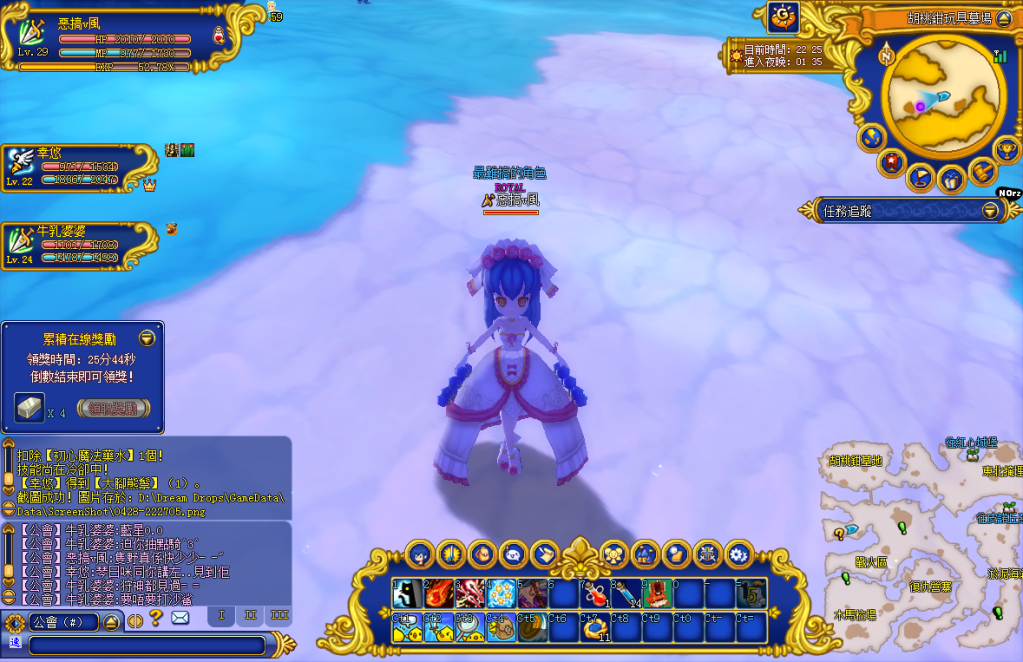
Task: Use the red health potion in slot 7
Action: (594, 593)
